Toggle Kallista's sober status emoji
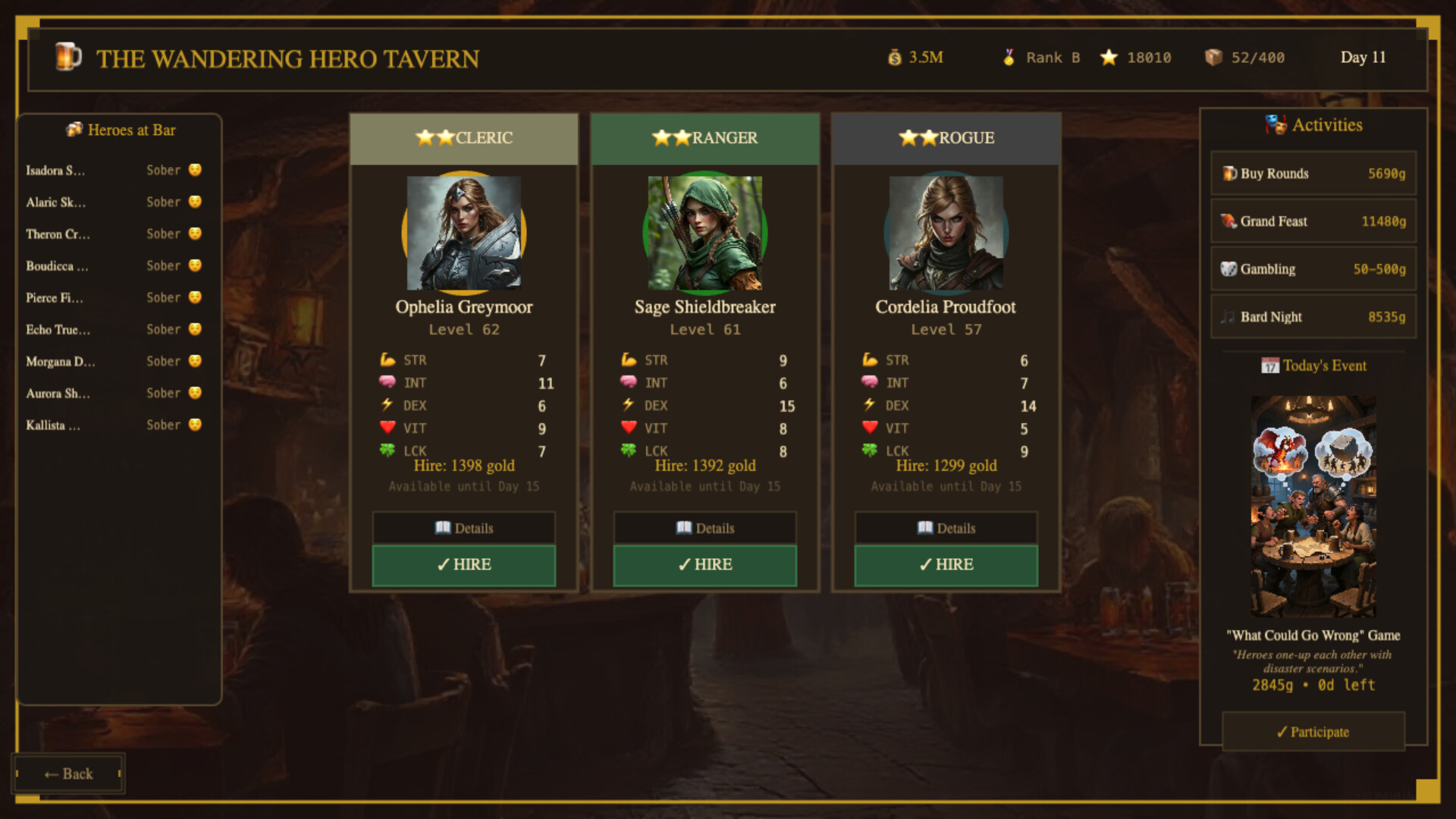Screen dimensions: 1456x819 pyautogui.click(x=195, y=425)
